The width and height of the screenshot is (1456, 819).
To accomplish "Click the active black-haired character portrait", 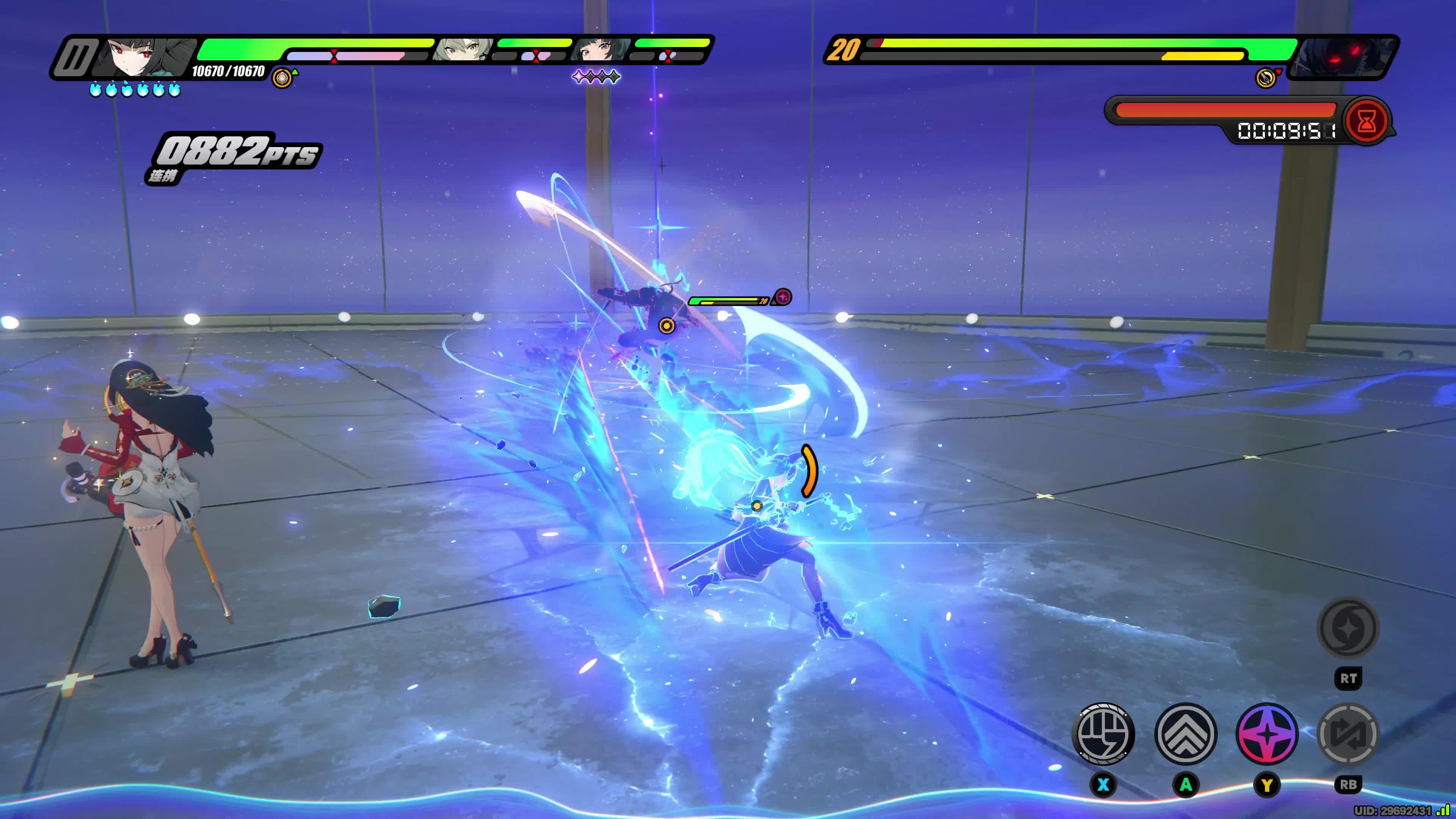I will click(x=144, y=56).
